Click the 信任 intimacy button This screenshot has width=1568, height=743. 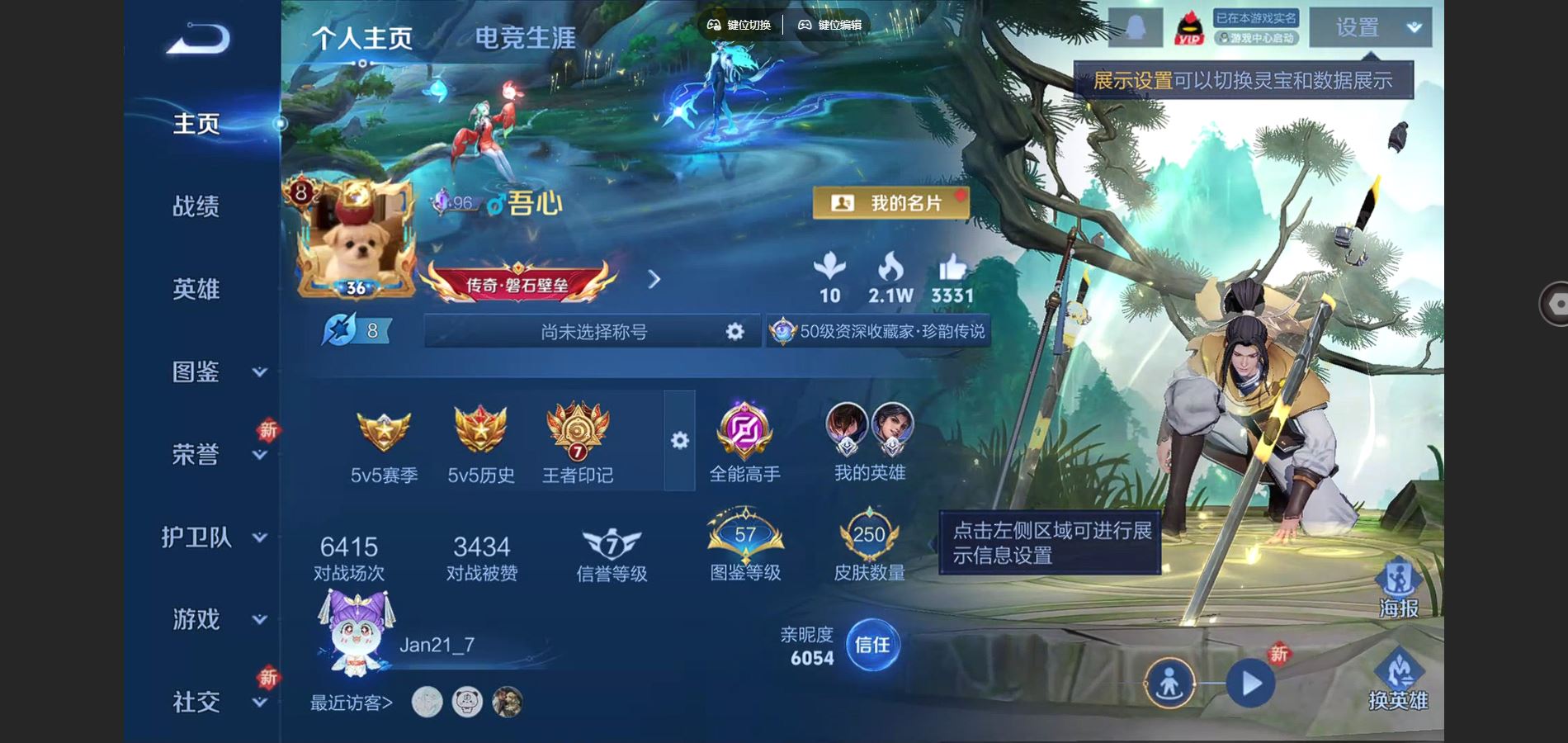[872, 645]
